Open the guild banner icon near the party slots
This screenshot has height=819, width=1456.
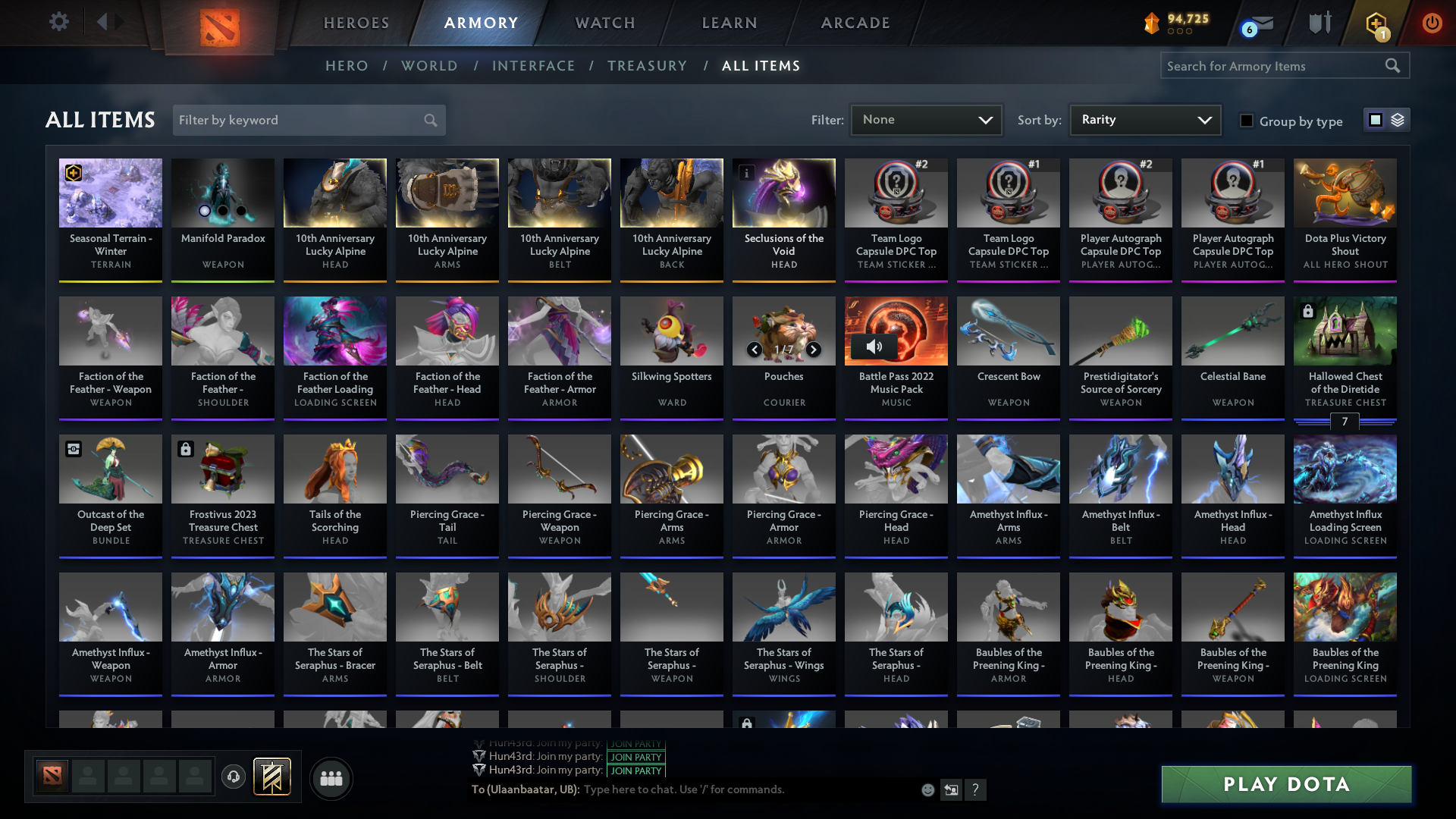(273, 777)
